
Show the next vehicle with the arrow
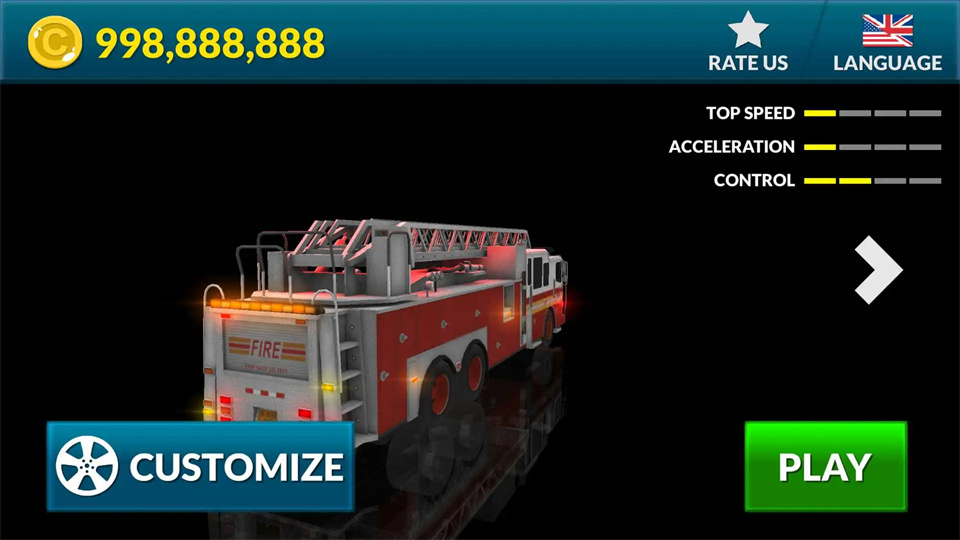878,269
